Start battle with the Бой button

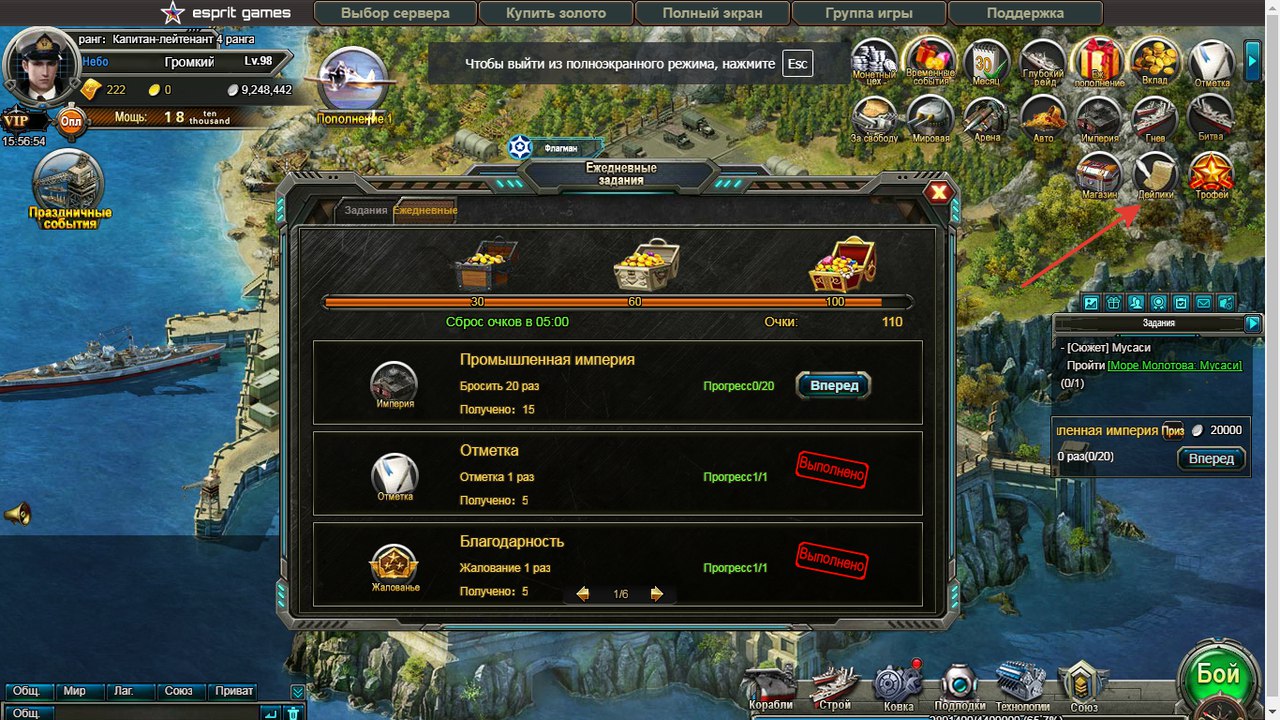pyautogui.click(x=1218, y=676)
